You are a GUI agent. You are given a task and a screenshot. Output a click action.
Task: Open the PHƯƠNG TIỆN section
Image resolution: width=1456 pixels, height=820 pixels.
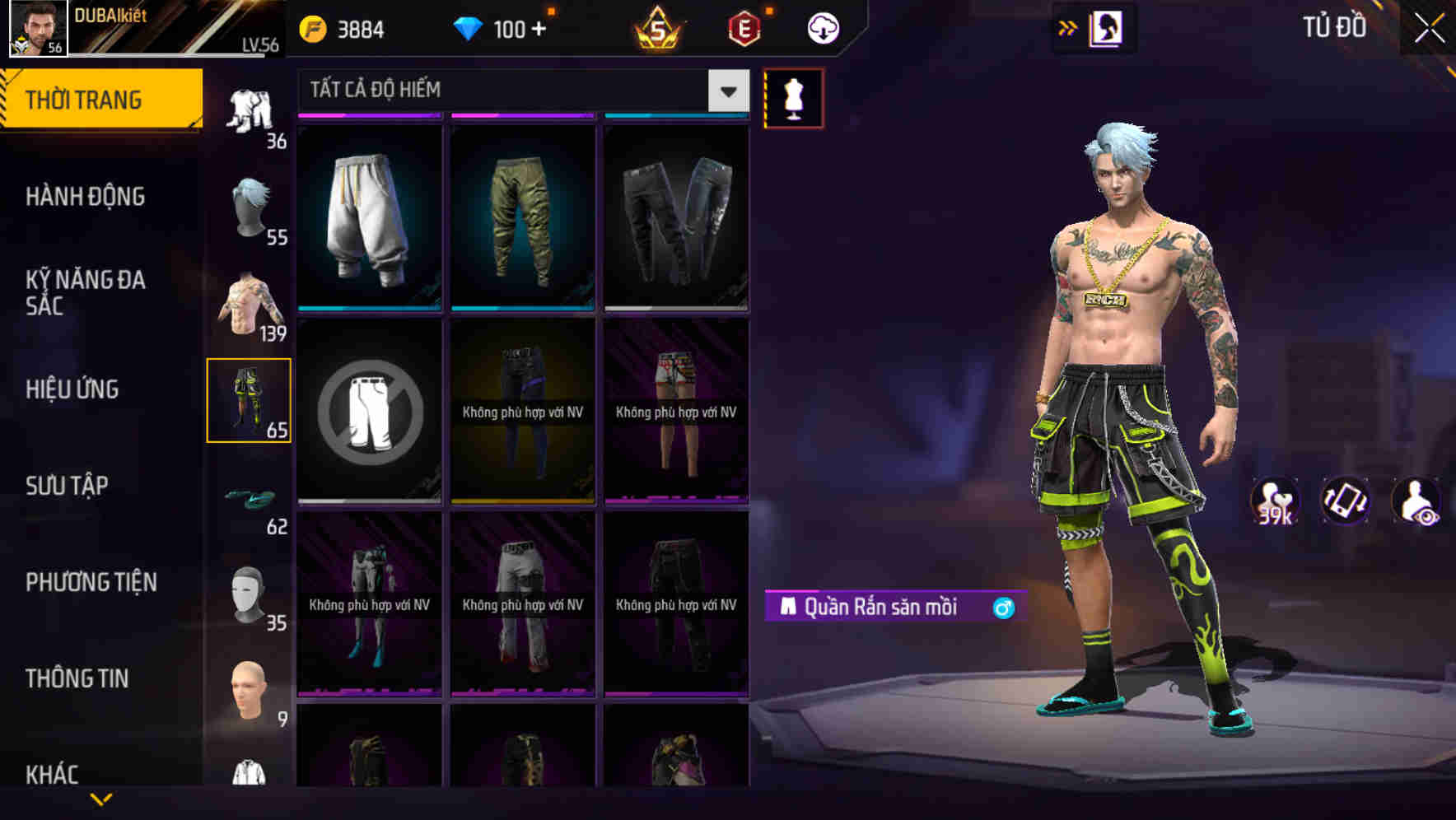(x=91, y=581)
